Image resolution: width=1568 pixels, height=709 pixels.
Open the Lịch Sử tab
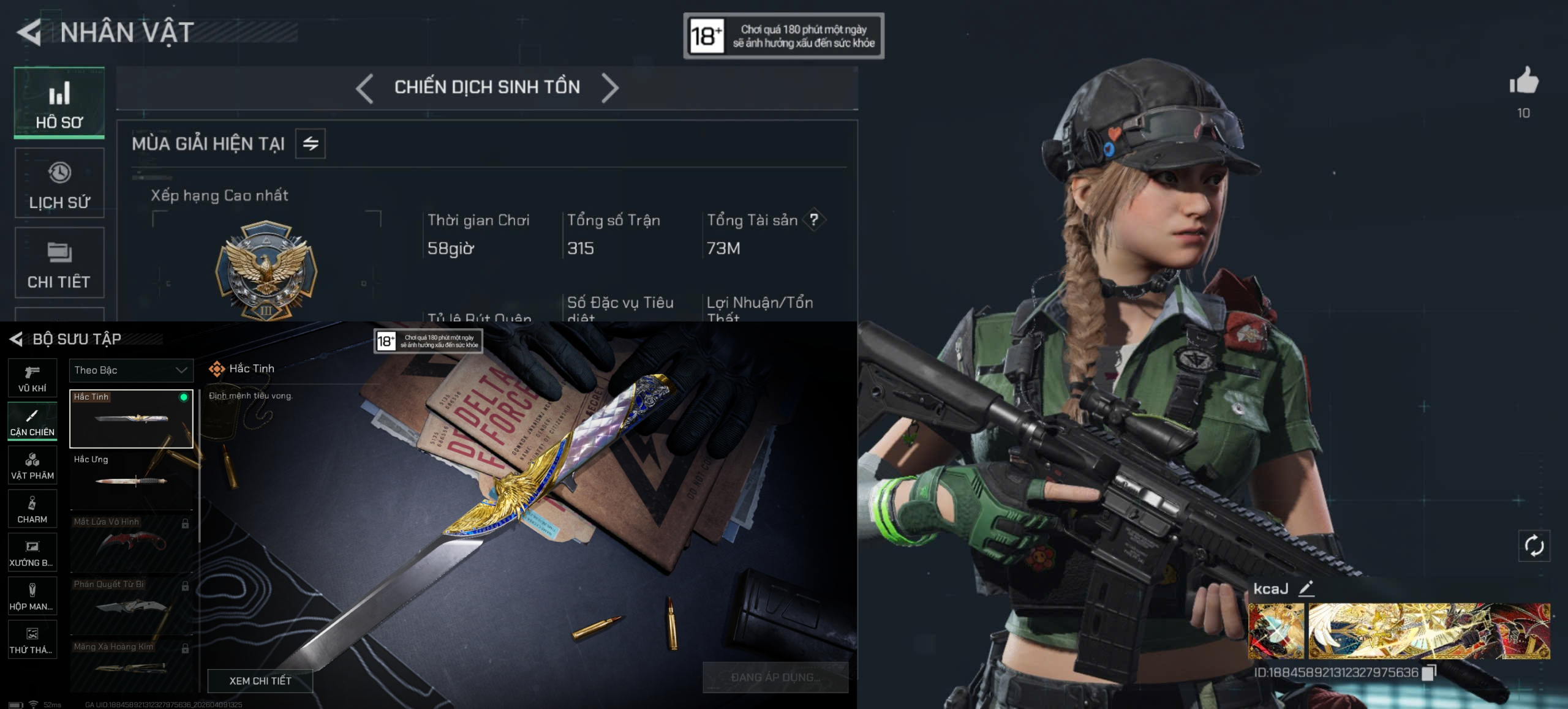pyautogui.click(x=59, y=183)
